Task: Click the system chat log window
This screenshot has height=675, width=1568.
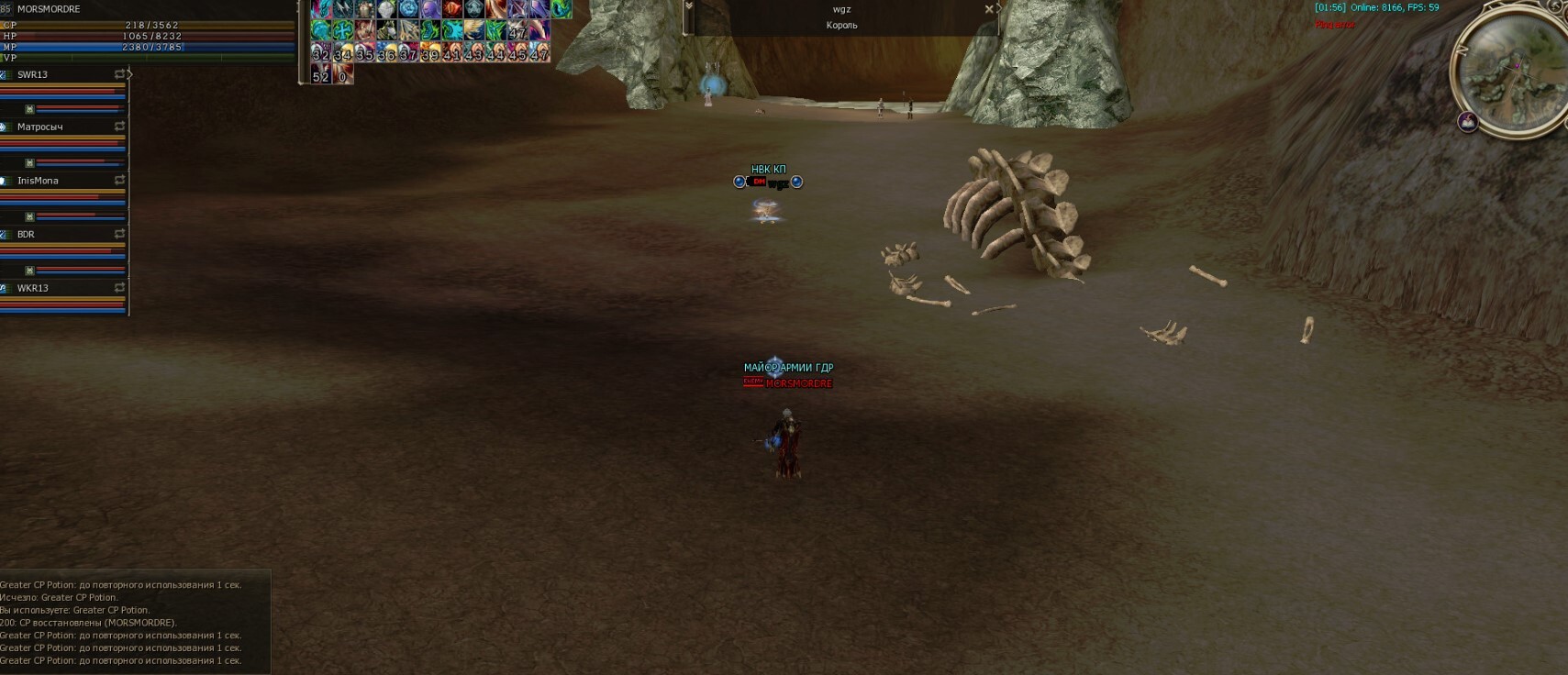Action: click(x=135, y=622)
